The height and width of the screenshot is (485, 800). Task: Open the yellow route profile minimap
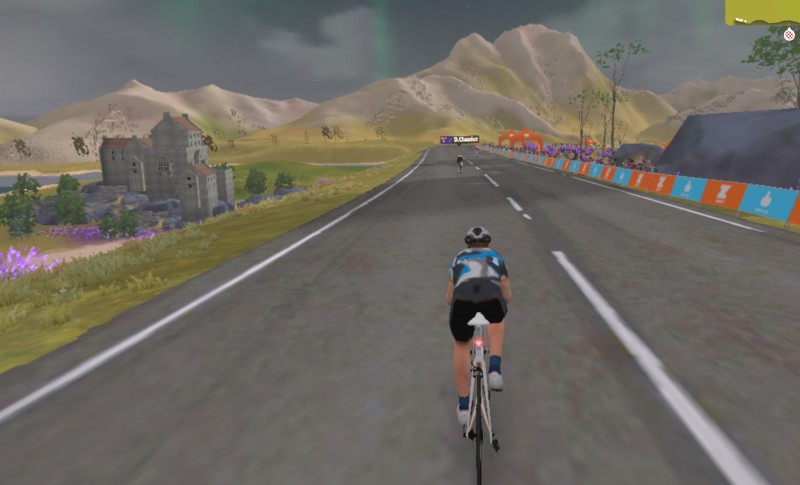(x=761, y=12)
